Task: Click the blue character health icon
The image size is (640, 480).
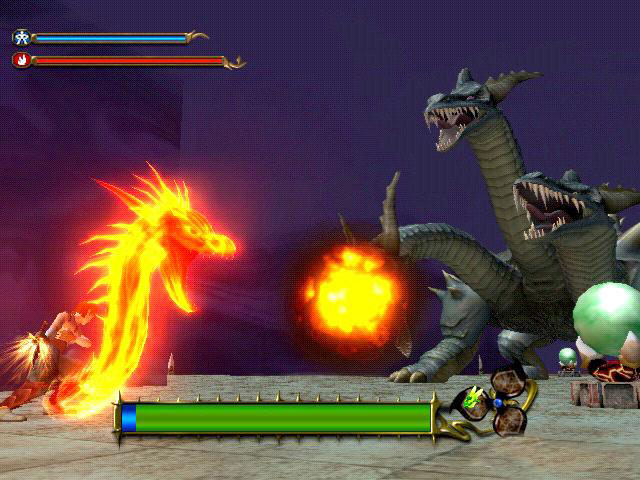Action: click(x=21, y=37)
